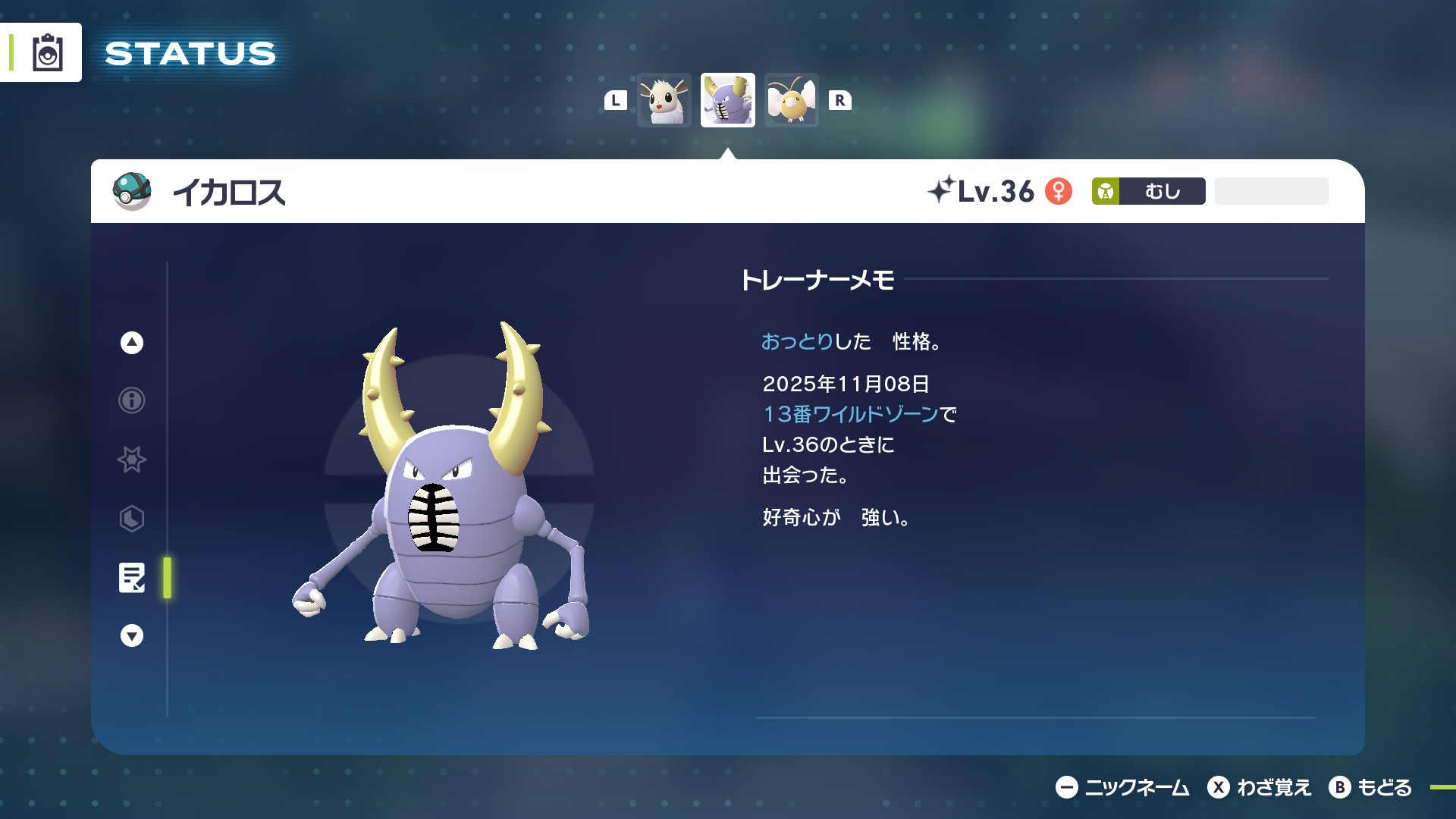Image resolution: width=1456 pixels, height=819 pixels.
Task: Choose the Vivillon party thumbnail
Action: click(x=791, y=100)
